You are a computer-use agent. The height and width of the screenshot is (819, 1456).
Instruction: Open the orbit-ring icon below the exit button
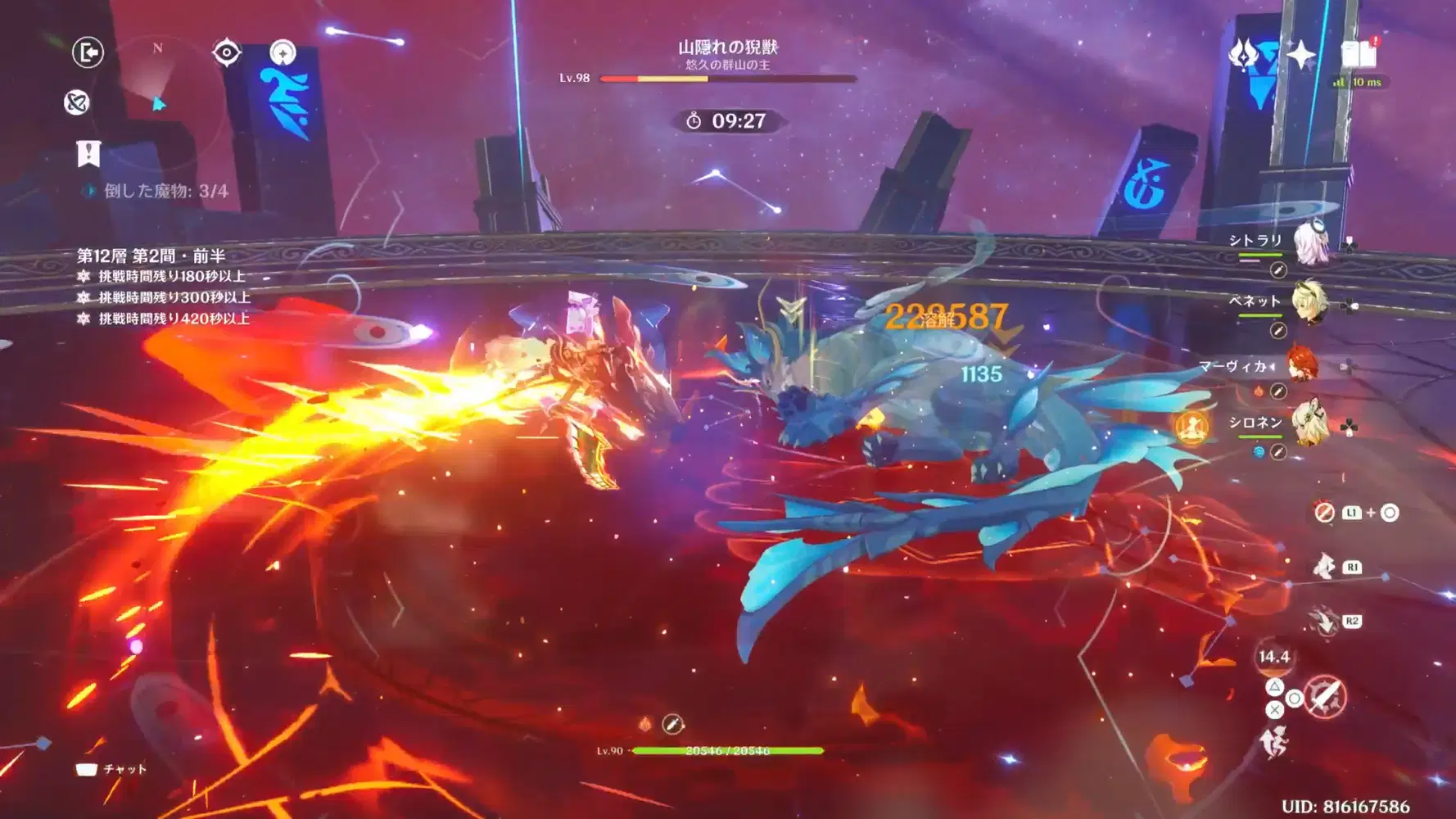coord(77,102)
